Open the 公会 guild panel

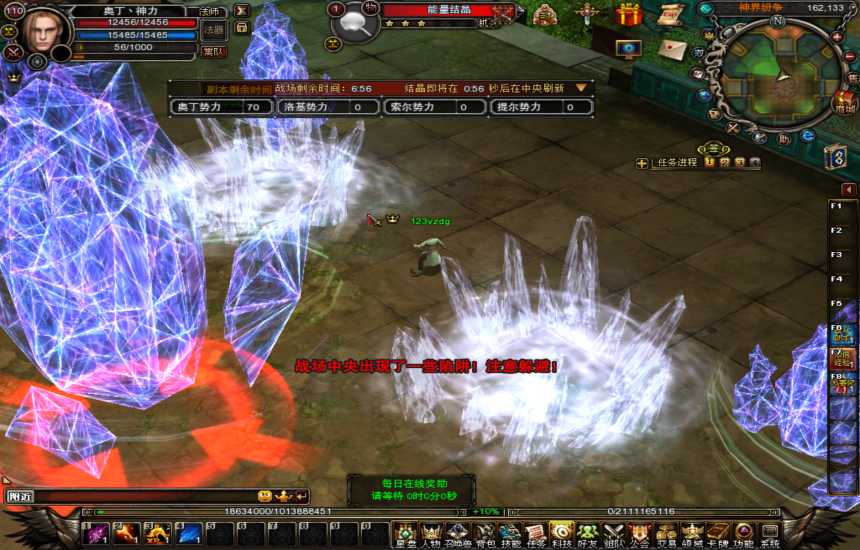(639, 535)
